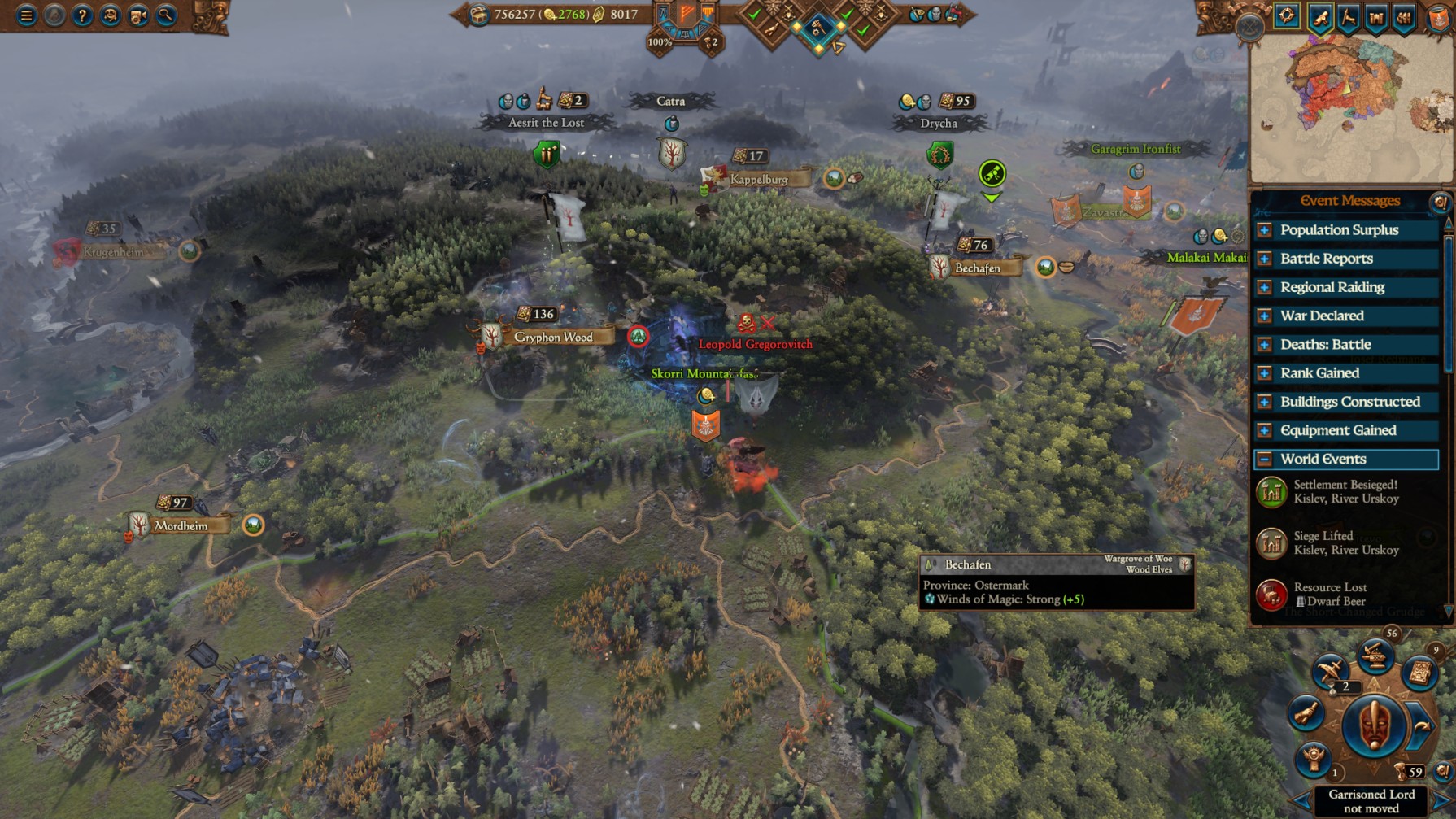Select the Gryphon Wood settlement label
Viewport: 1456px width, 819px height.
coord(552,337)
